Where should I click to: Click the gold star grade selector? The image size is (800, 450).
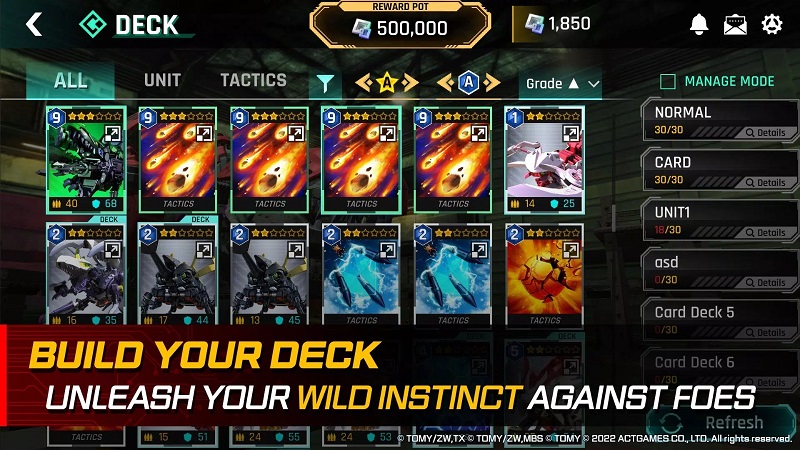386,83
